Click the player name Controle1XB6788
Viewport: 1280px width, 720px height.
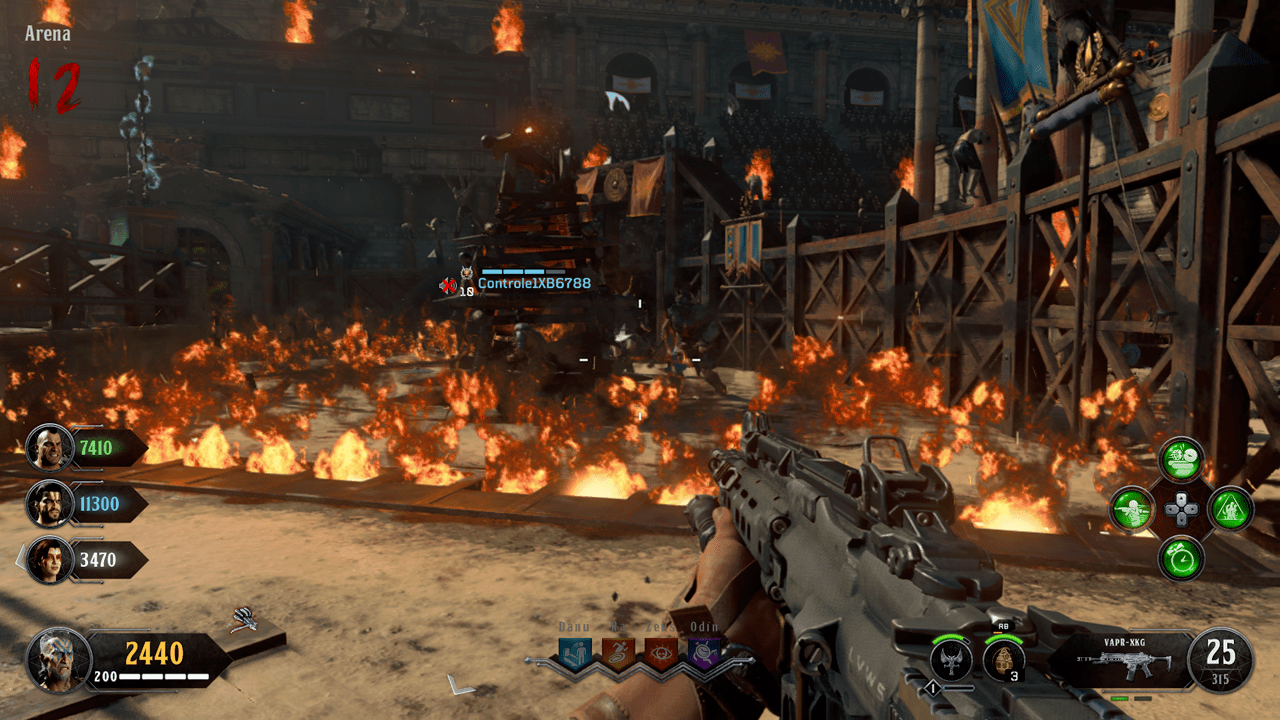click(535, 282)
